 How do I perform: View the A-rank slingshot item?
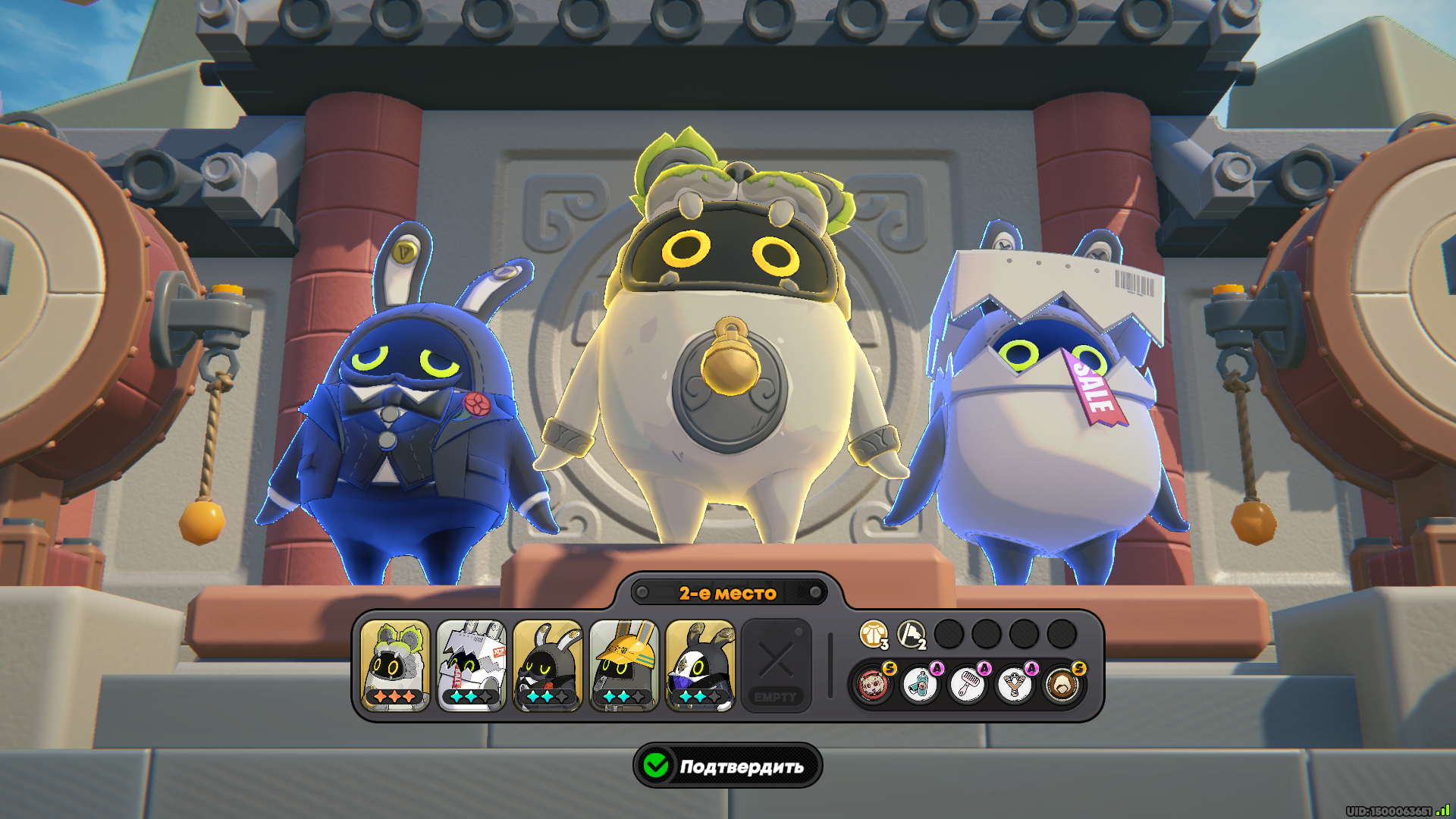point(1015,685)
